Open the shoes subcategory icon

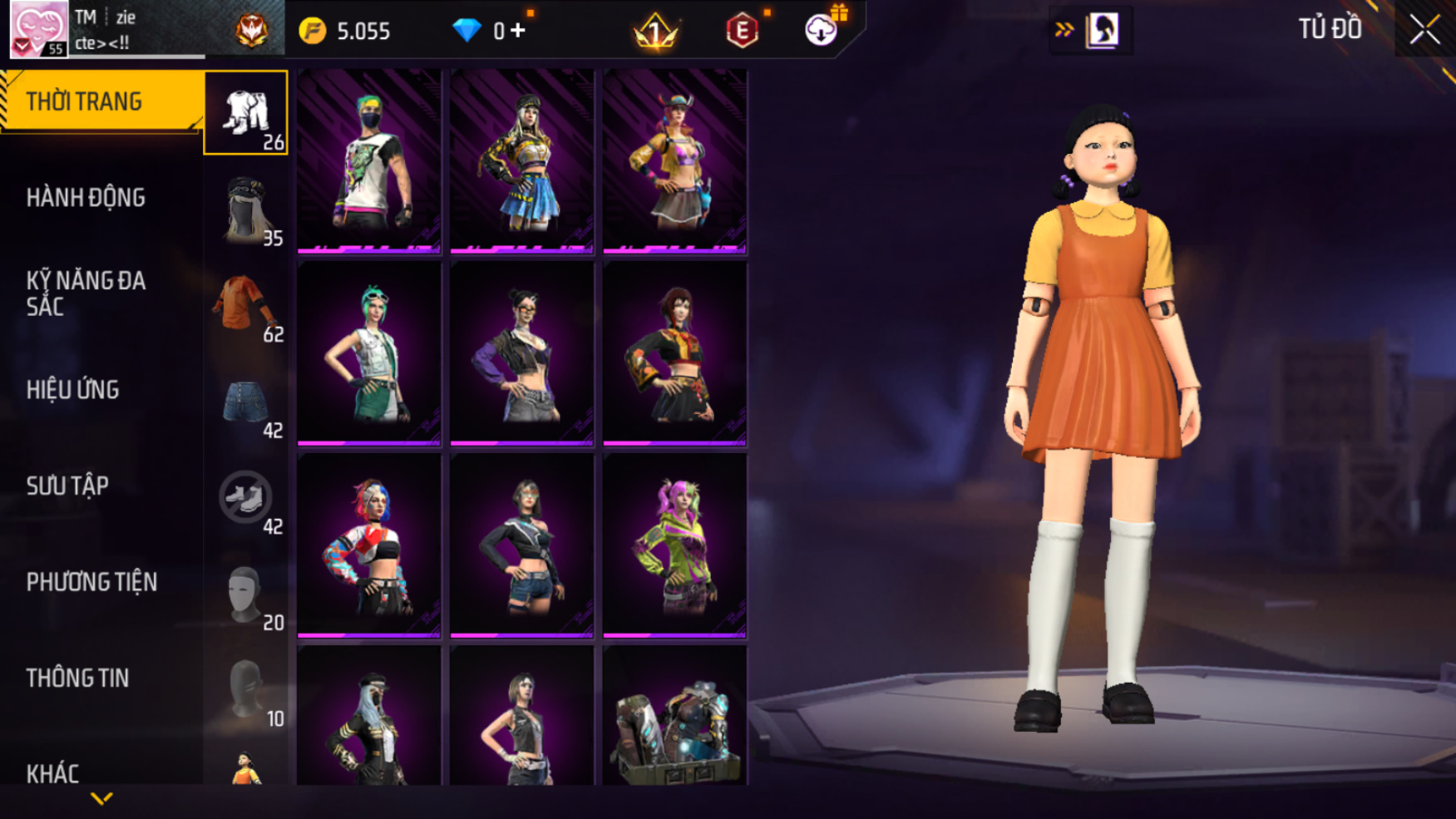click(246, 498)
